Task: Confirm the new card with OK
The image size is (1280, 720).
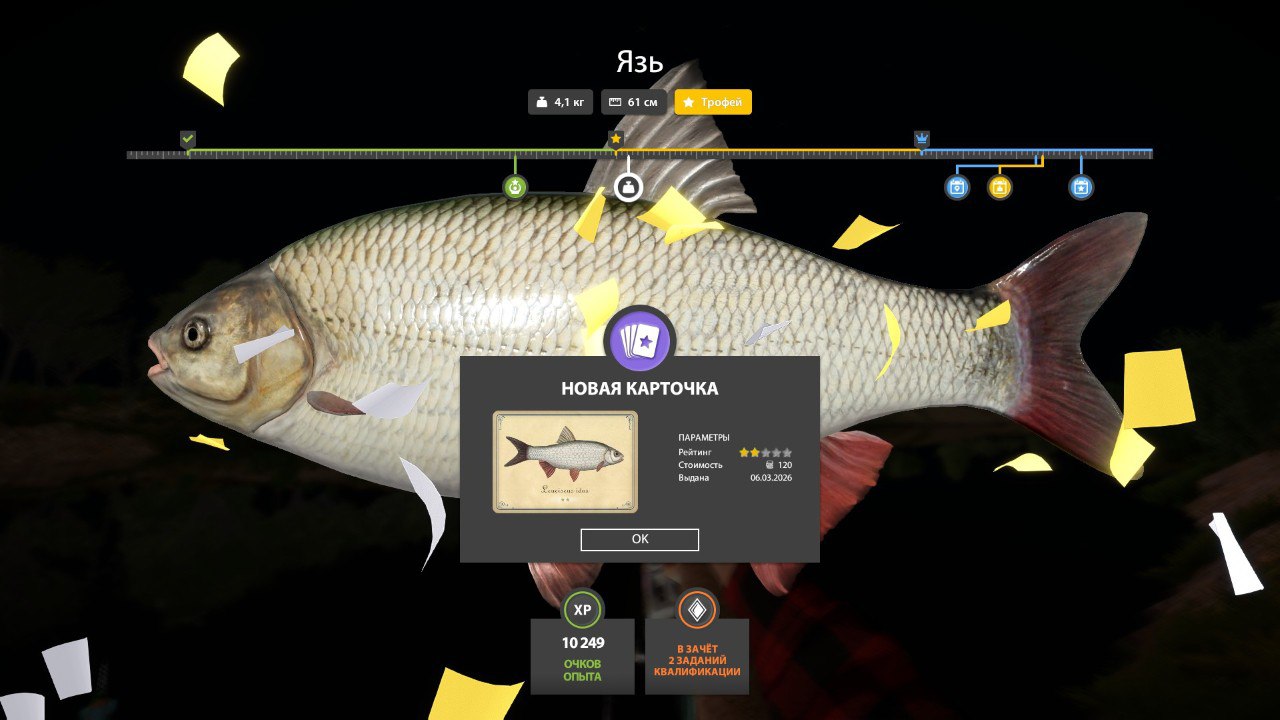Action: 640,539
